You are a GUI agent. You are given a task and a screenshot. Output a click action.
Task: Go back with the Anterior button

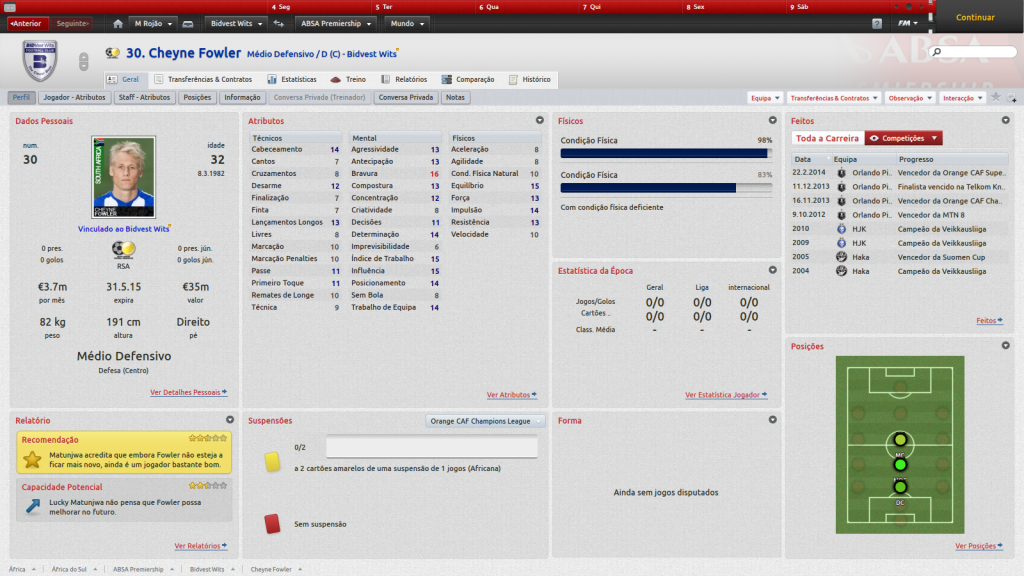point(26,23)
